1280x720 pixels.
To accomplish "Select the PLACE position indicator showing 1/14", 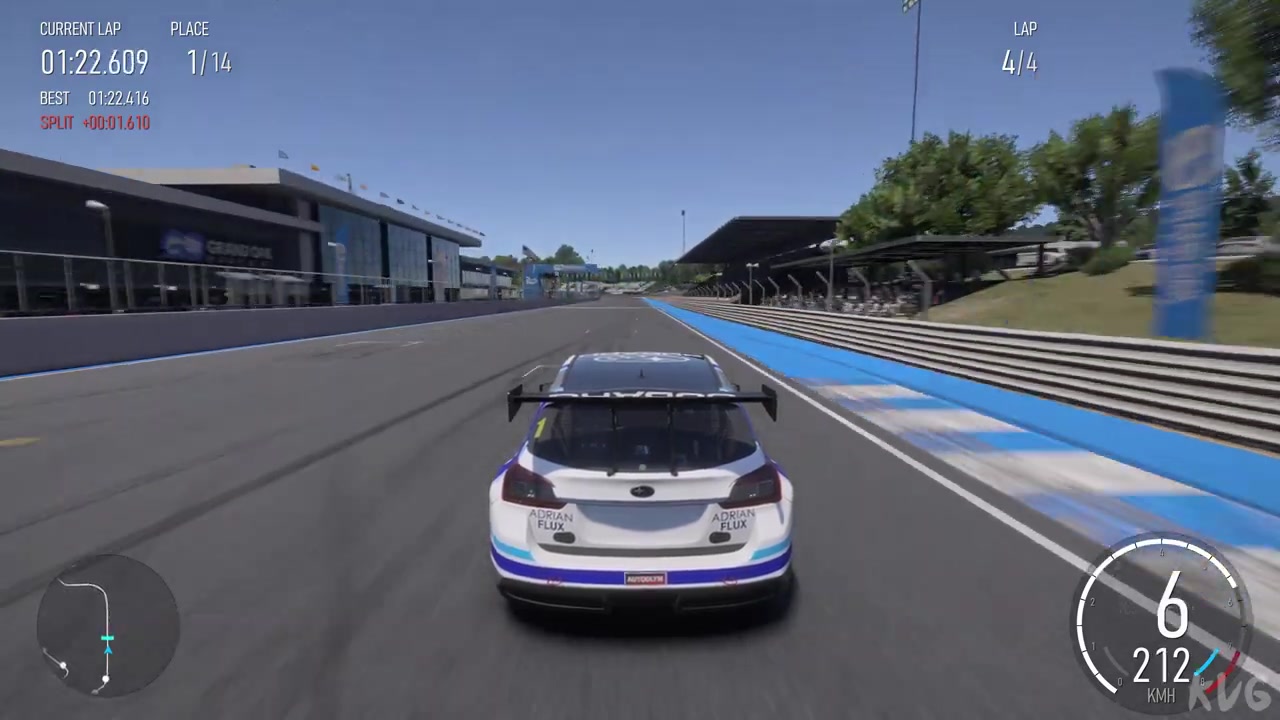I will (208, 63).
